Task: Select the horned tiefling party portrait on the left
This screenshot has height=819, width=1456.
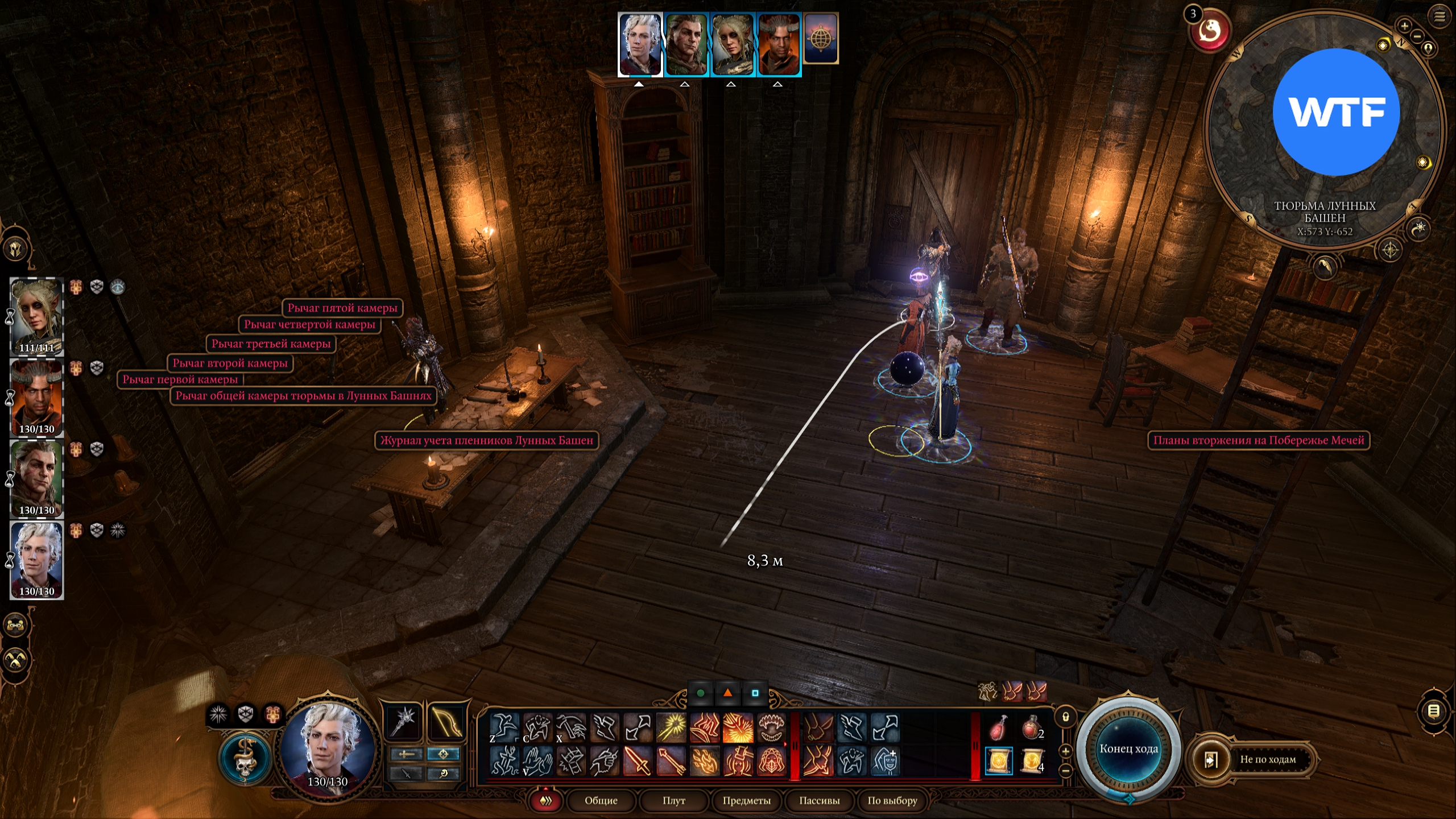Action: click(x=37, y=396)
